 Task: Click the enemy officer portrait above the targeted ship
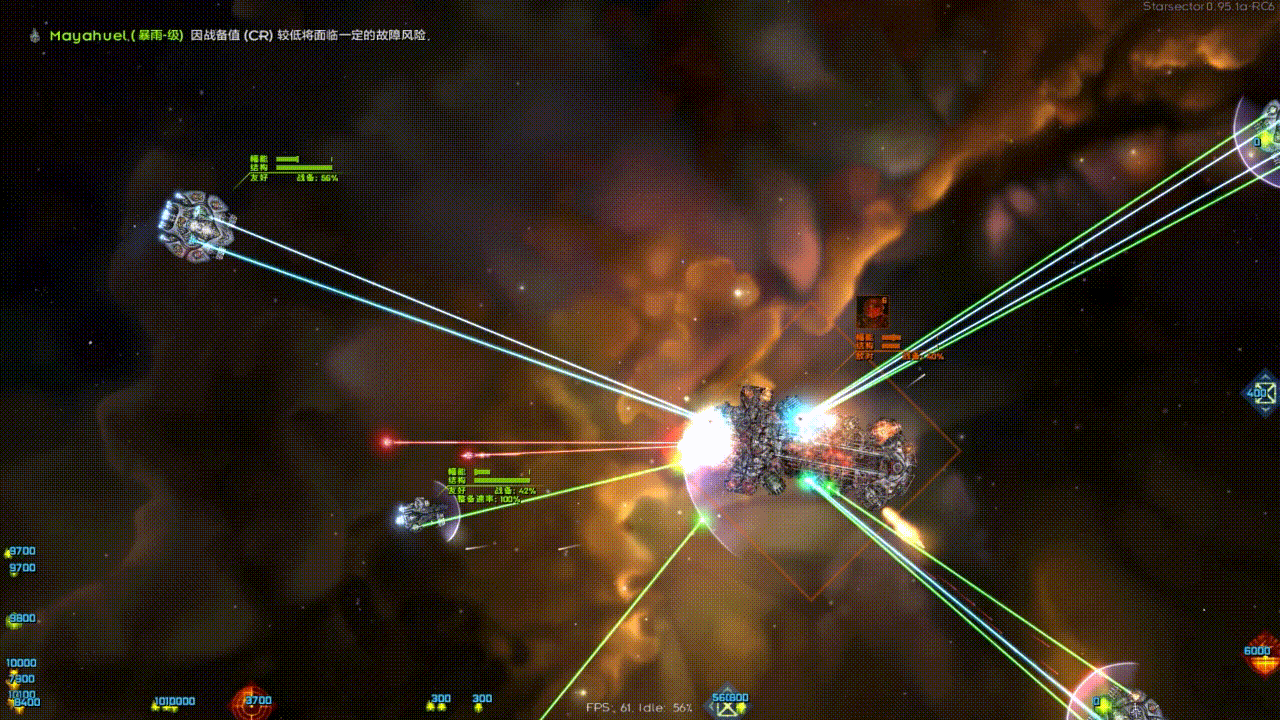(872, 311)
